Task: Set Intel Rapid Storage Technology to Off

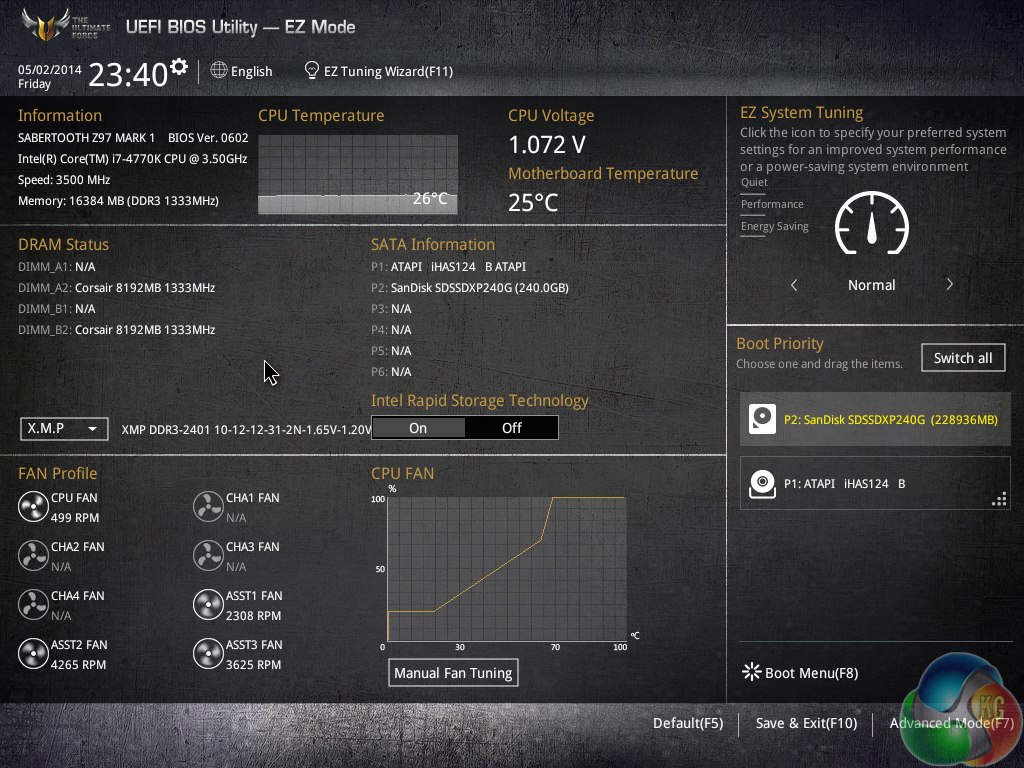Action: point(511,428)
